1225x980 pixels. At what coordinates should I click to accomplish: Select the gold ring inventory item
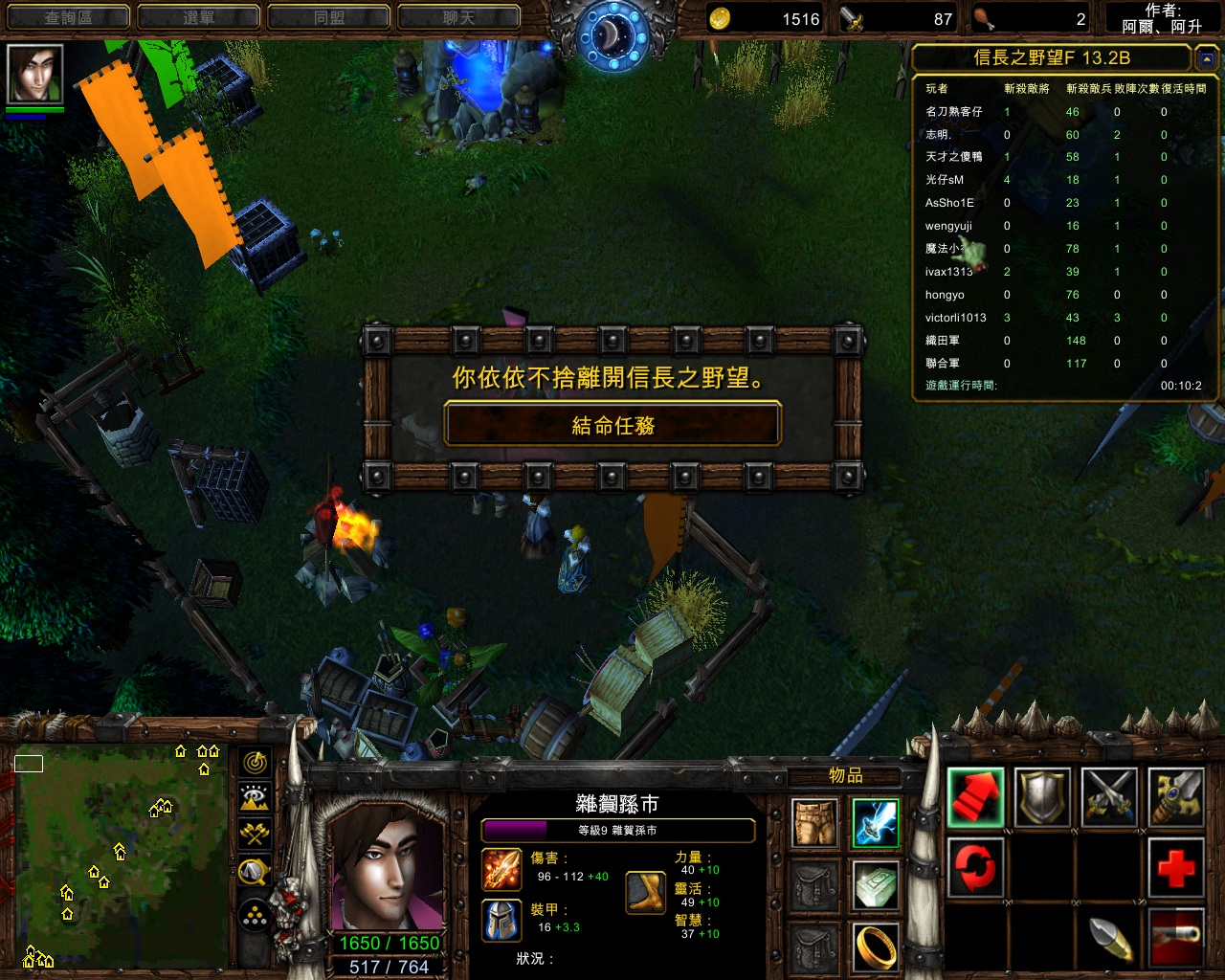pyautogui.click(x=876, y=947)
